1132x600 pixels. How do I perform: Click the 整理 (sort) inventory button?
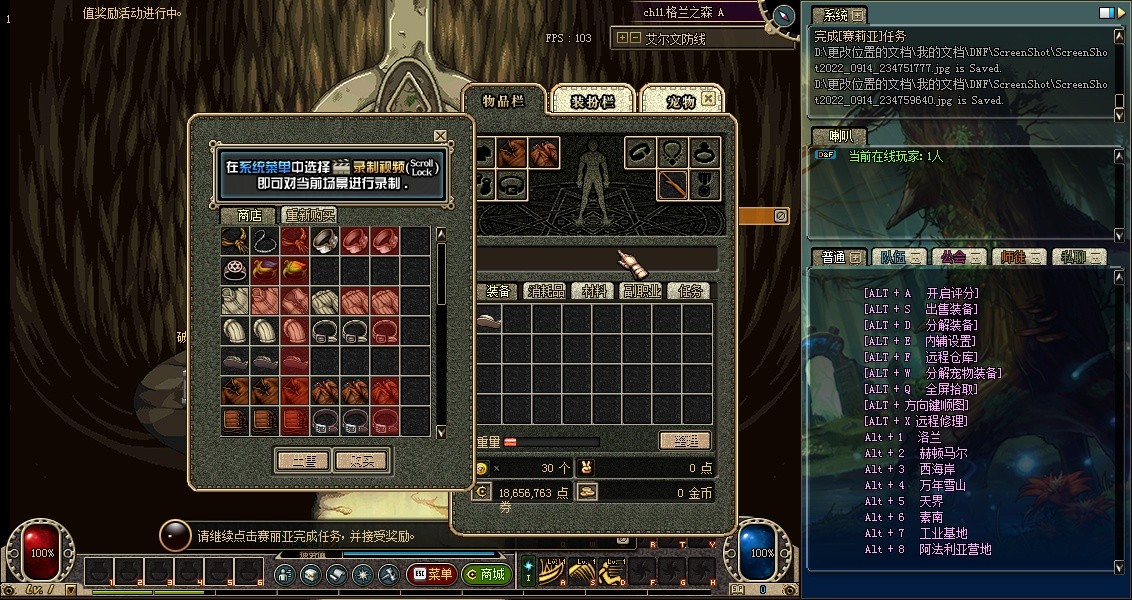coord(685,440)
